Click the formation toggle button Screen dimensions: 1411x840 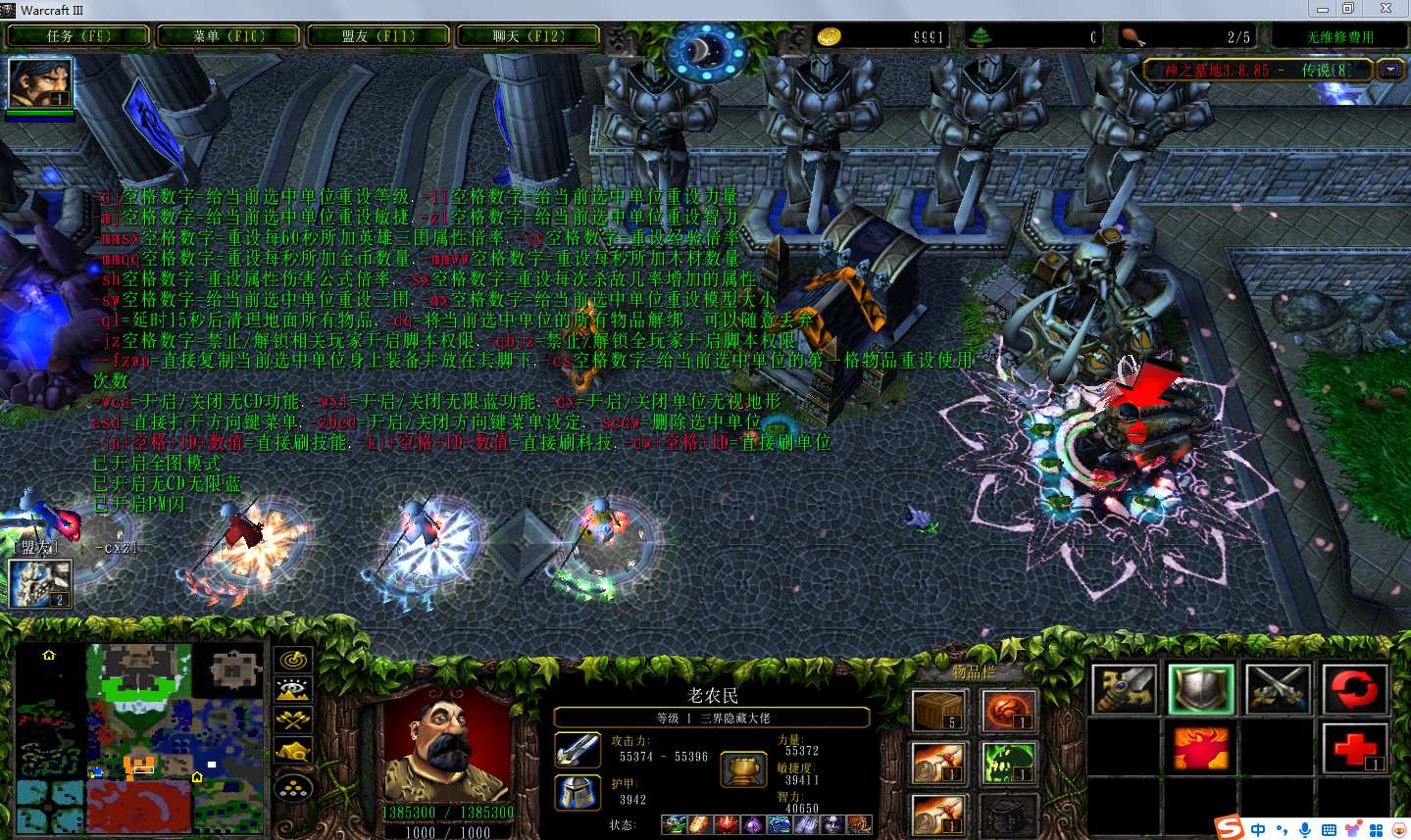(293, 787)
